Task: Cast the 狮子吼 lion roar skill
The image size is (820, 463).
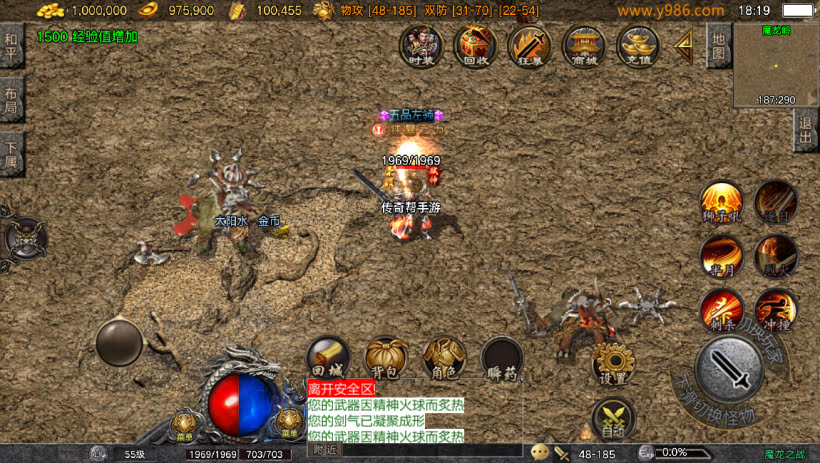Action: [x=721, y=201]
